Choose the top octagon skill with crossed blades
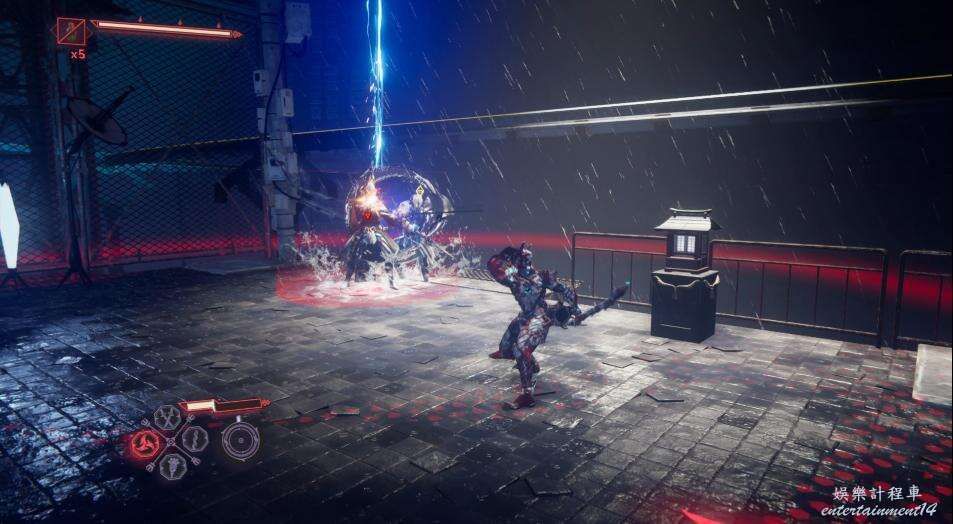Image resolution: width=953 pixels, height=524 pixels. click(167, 418)
